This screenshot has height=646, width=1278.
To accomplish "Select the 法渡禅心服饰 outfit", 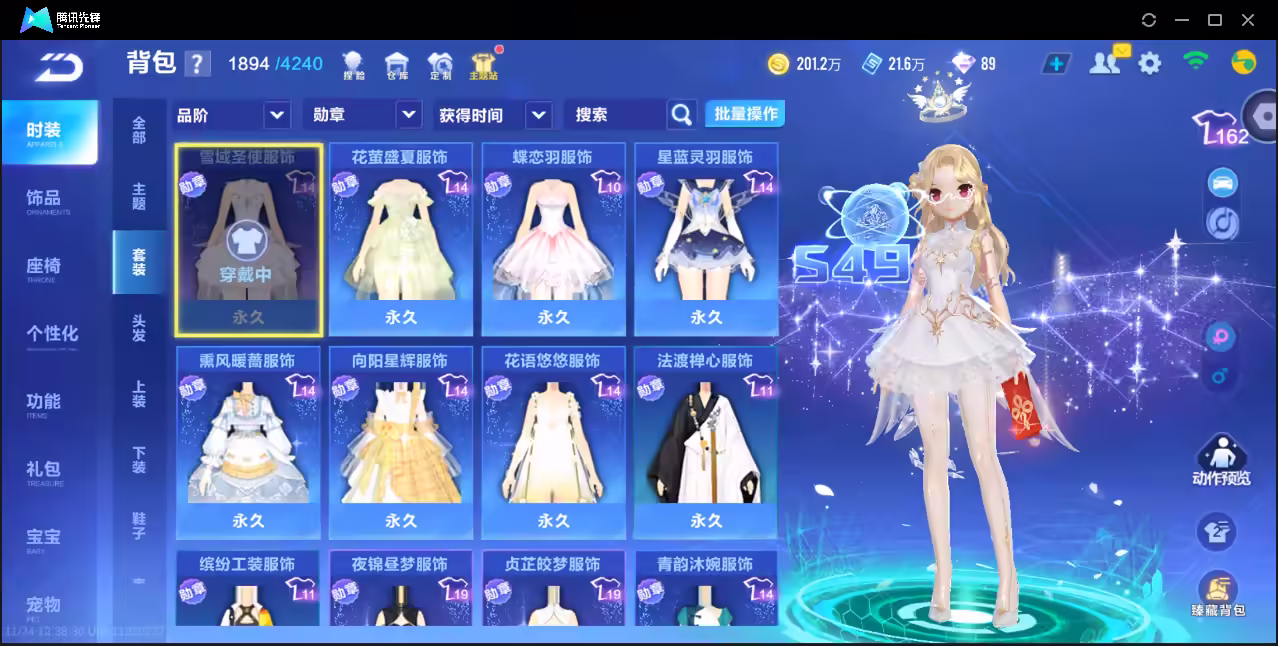I will [706, 442].
